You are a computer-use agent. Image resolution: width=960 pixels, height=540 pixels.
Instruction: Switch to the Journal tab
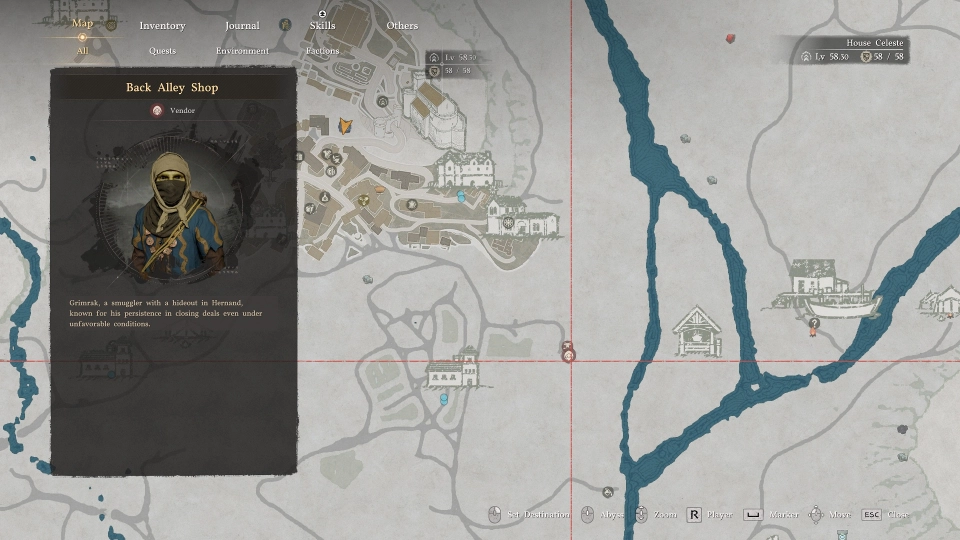pos(242,25)
